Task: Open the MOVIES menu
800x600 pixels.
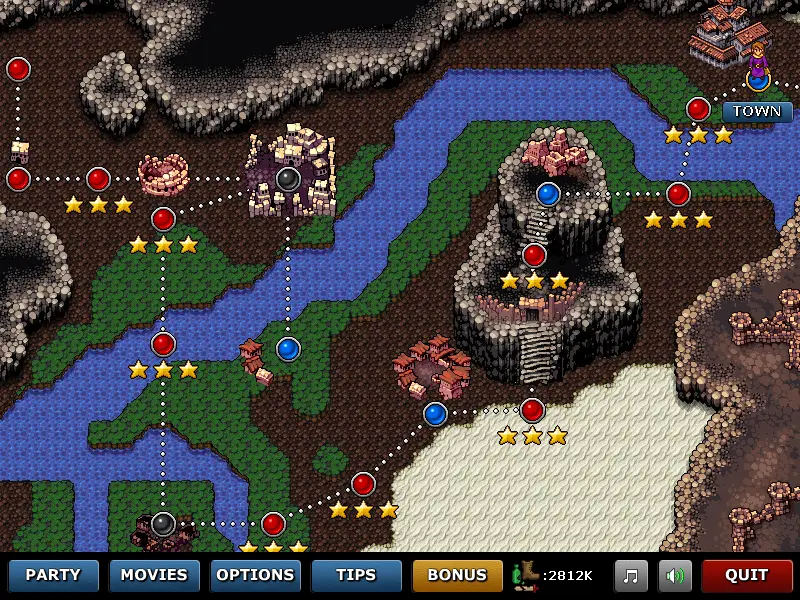Action: [x=154, y=575]
